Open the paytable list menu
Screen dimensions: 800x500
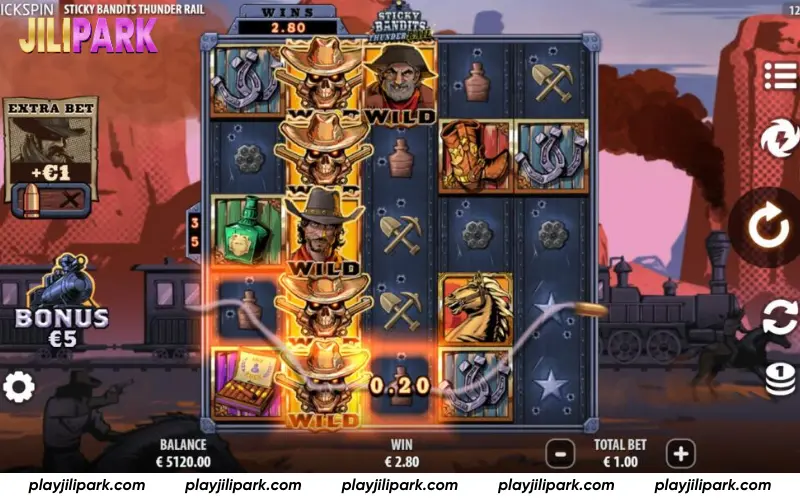pos(780,75)
